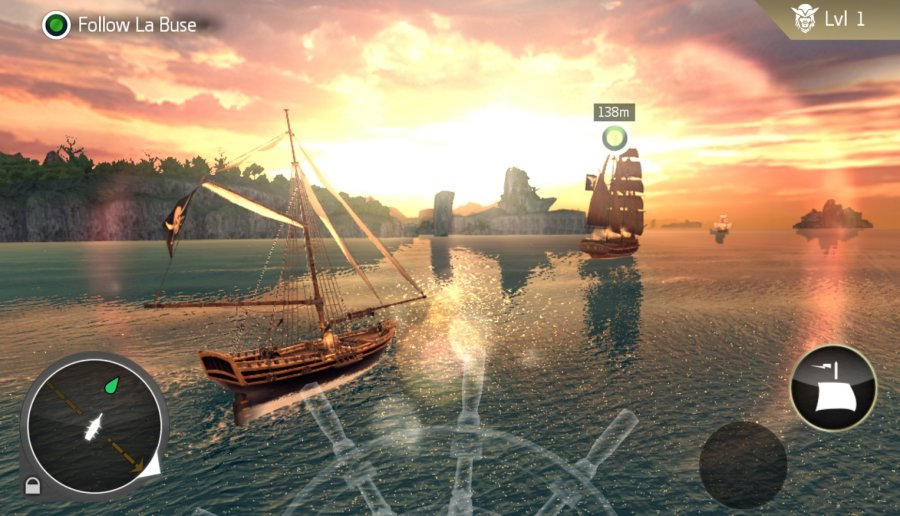Tap the sail speed button
Image resolution: width=900 pixels, height=516 pixels.
(x=832, y=388)
